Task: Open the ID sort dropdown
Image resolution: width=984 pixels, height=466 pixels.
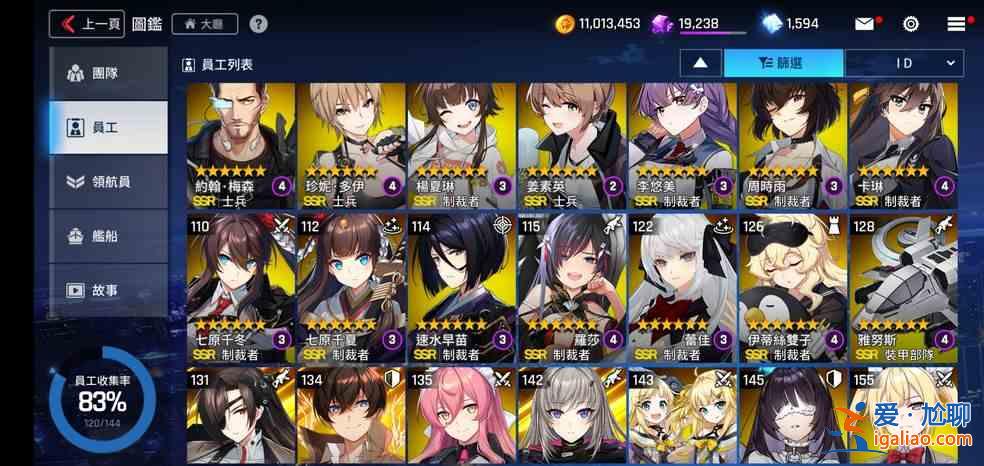Action: 904,63
